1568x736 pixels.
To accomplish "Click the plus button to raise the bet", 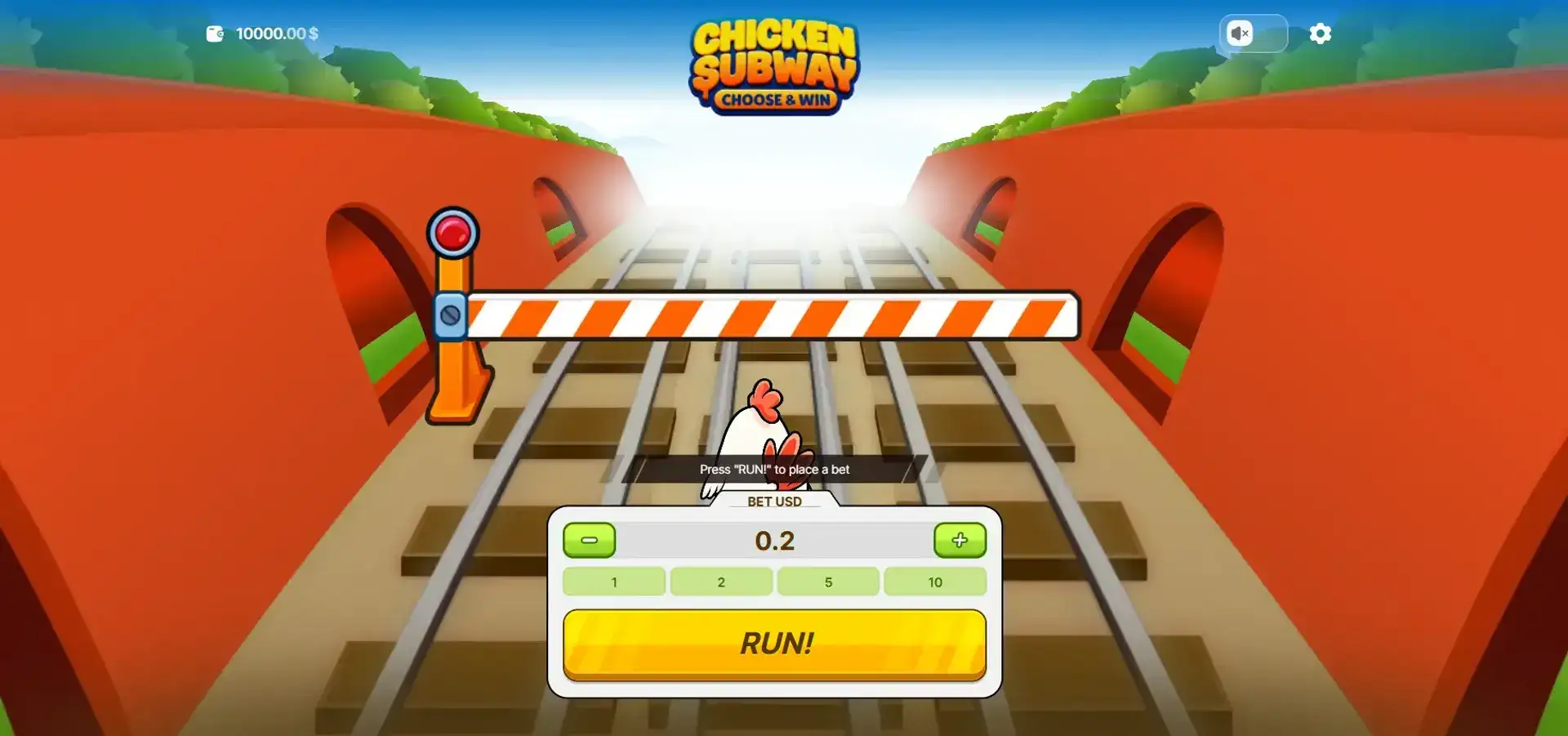I will tap(960, 540).
